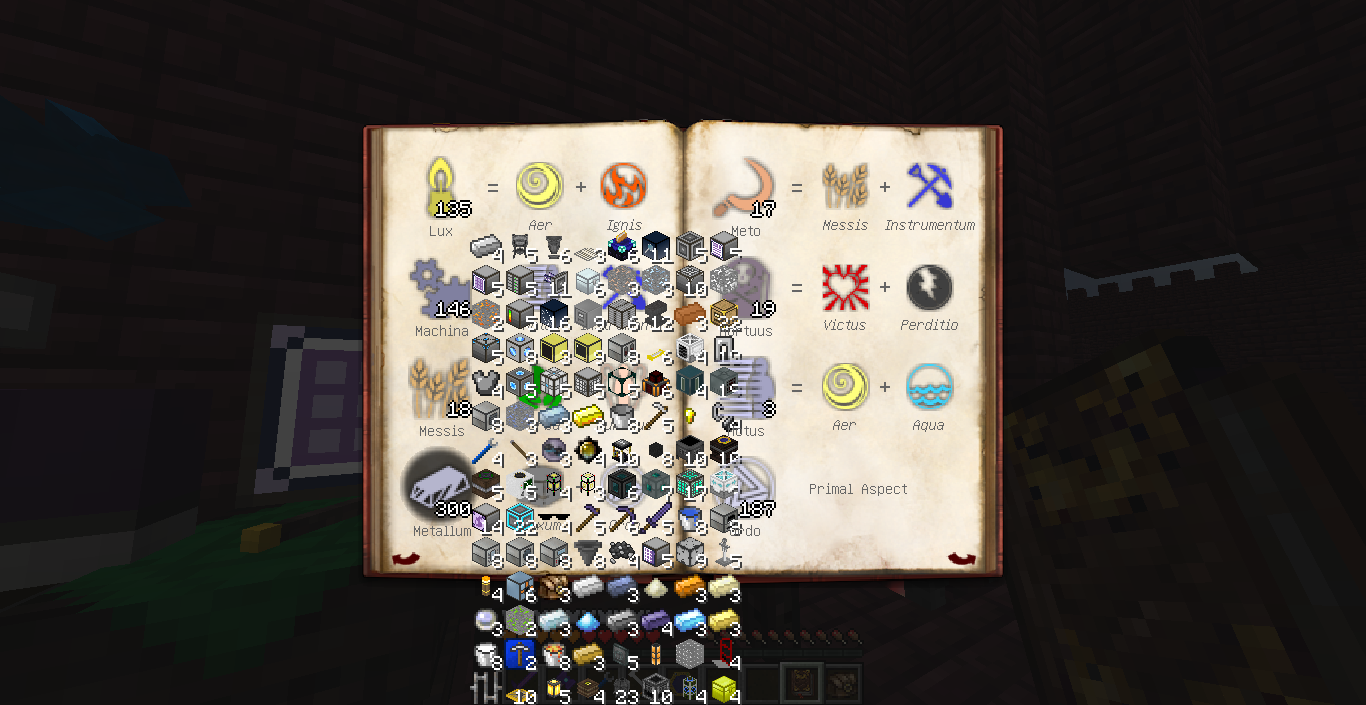The width and height of the screenshot is (1366, 705).
Task: Select the Aer aspect beside Aqua
Action: pyautogui.click(x=845, y=387)
